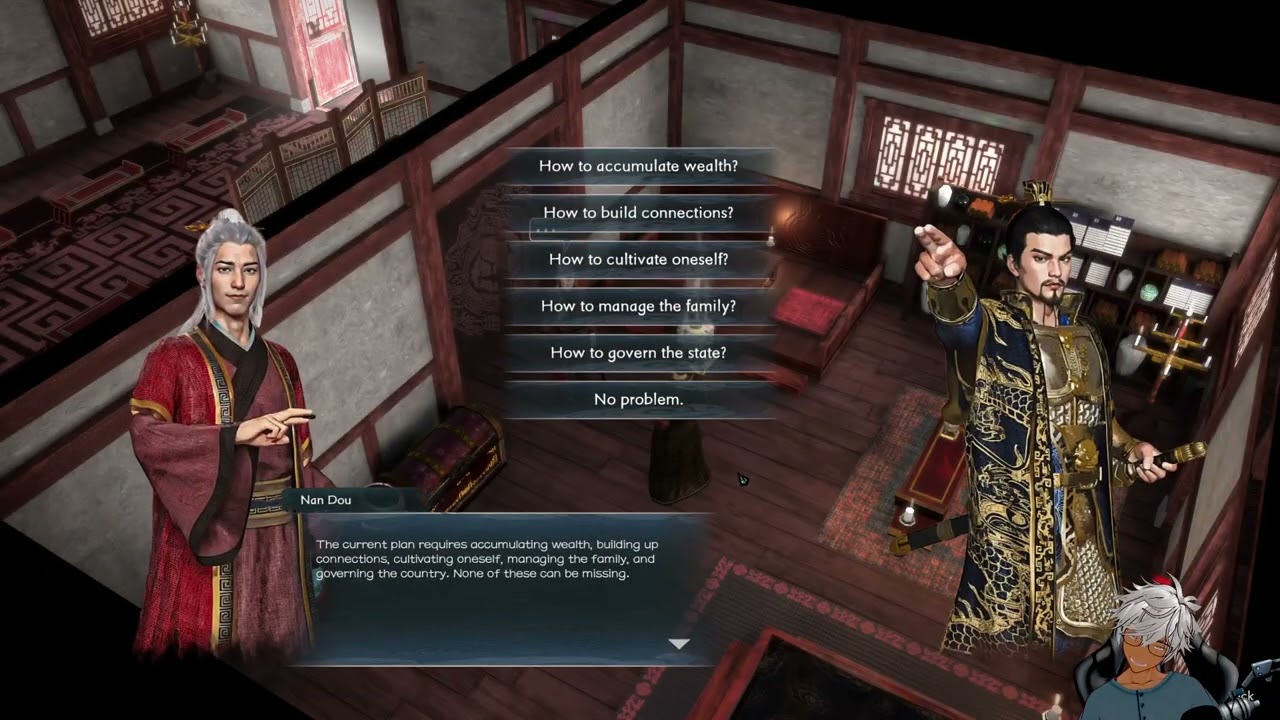This screenshot has height=720, width=1280.
Task: Choose "How to accumulate wealth?" option
Action: [639, 166]
